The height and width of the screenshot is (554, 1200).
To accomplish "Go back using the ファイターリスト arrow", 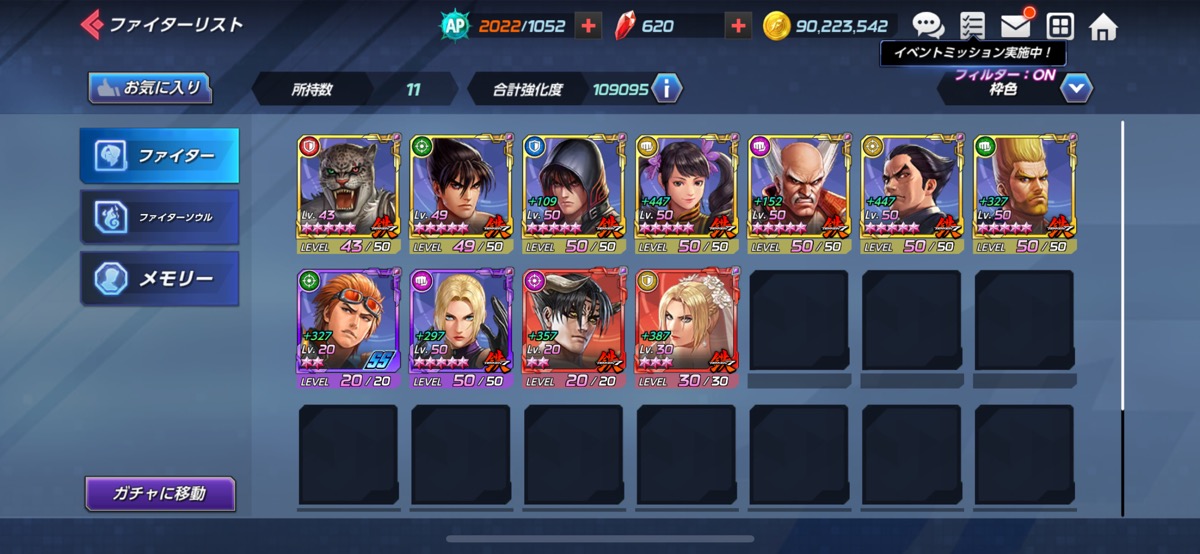I will tap(92, 24).
